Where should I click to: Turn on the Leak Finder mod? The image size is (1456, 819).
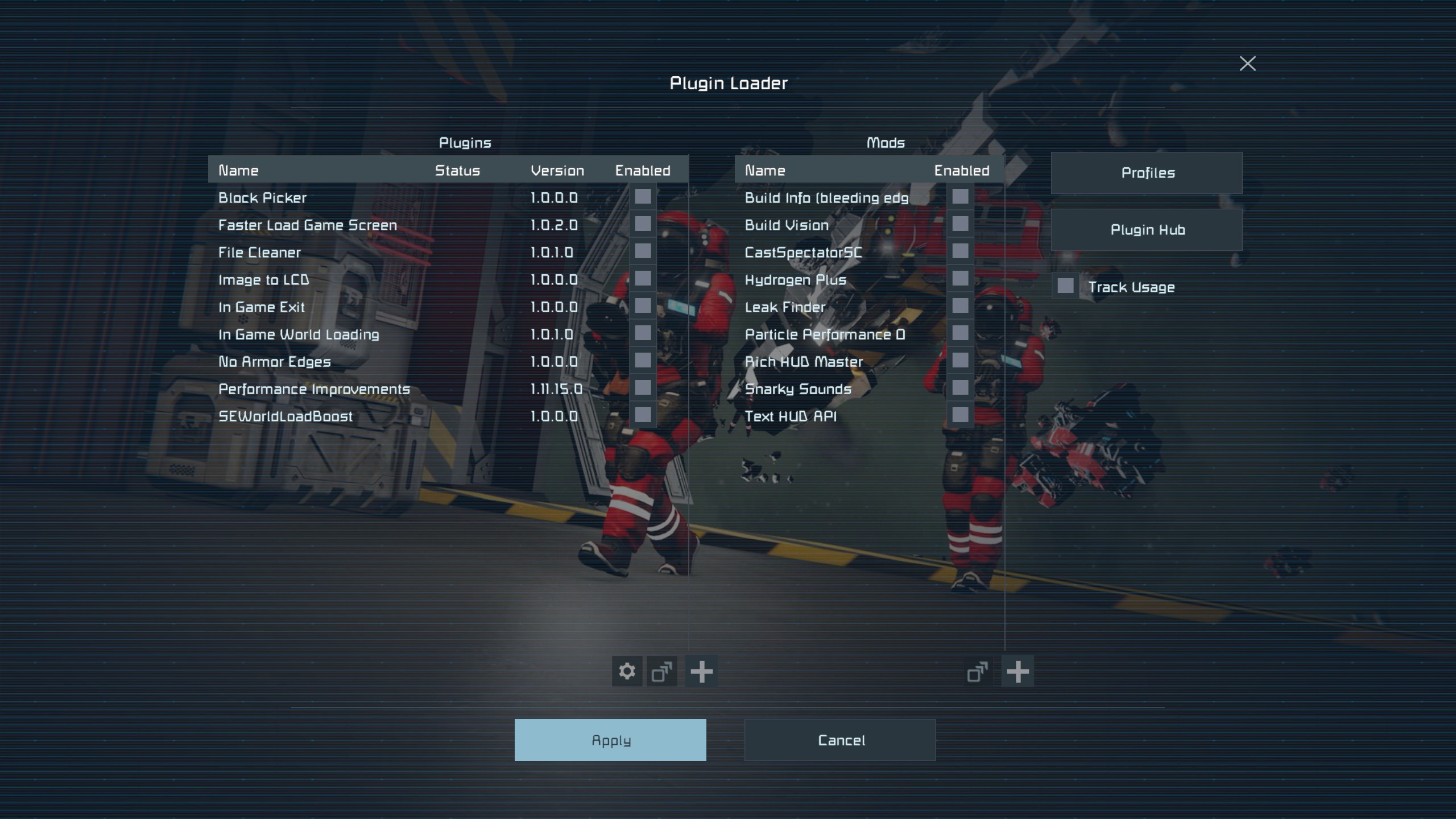click(960, 306)
